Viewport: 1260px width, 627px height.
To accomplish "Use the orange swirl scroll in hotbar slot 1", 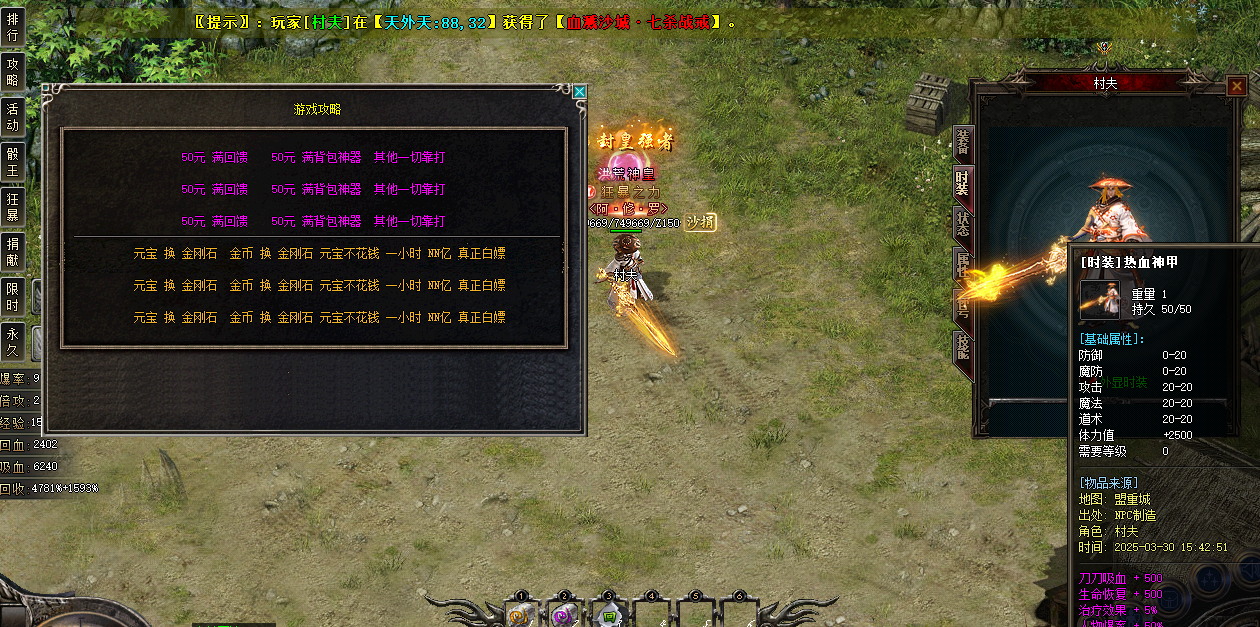I will point(519,616).
